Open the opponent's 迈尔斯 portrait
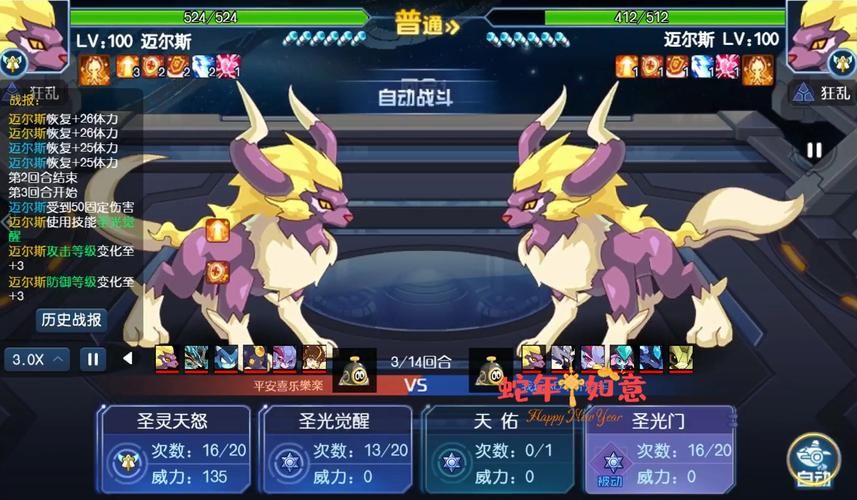The height and width of the screenshot is (500, 857). 822,38
